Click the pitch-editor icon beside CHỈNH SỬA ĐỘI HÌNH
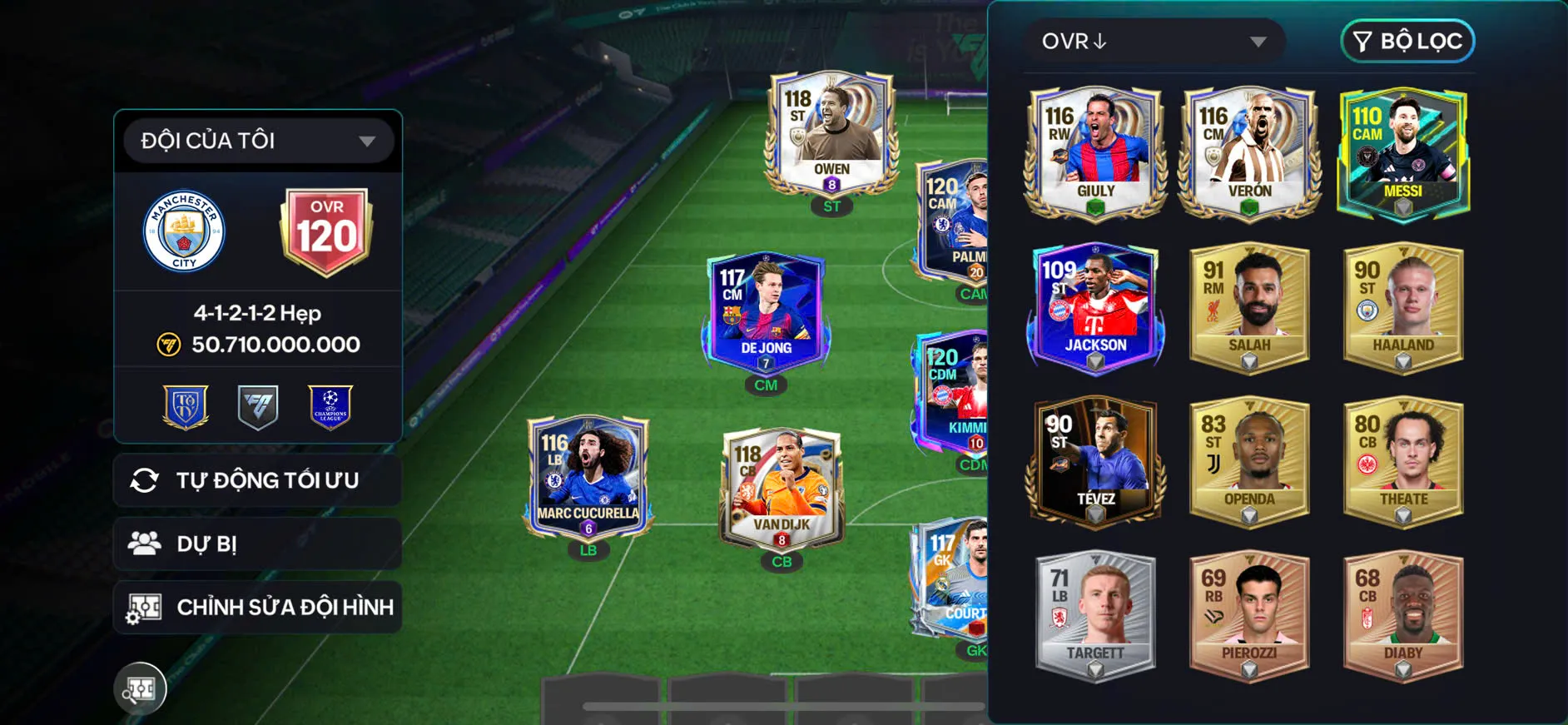 coord(148,607)
